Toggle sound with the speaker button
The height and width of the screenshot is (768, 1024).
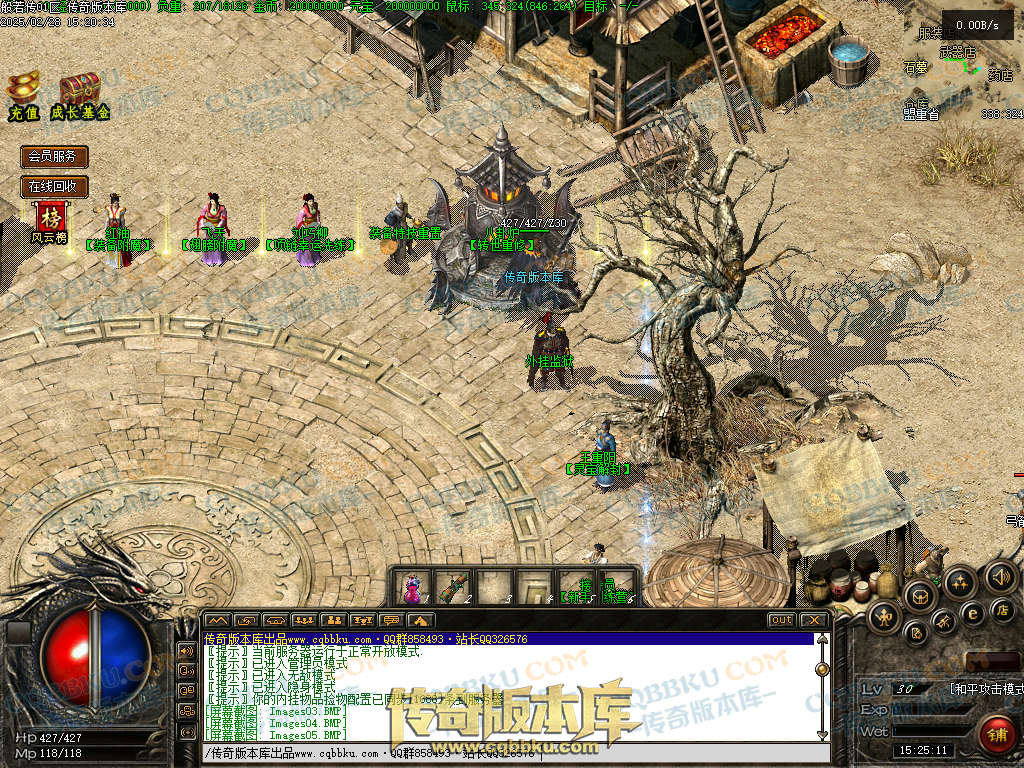tap(1000, 576)
